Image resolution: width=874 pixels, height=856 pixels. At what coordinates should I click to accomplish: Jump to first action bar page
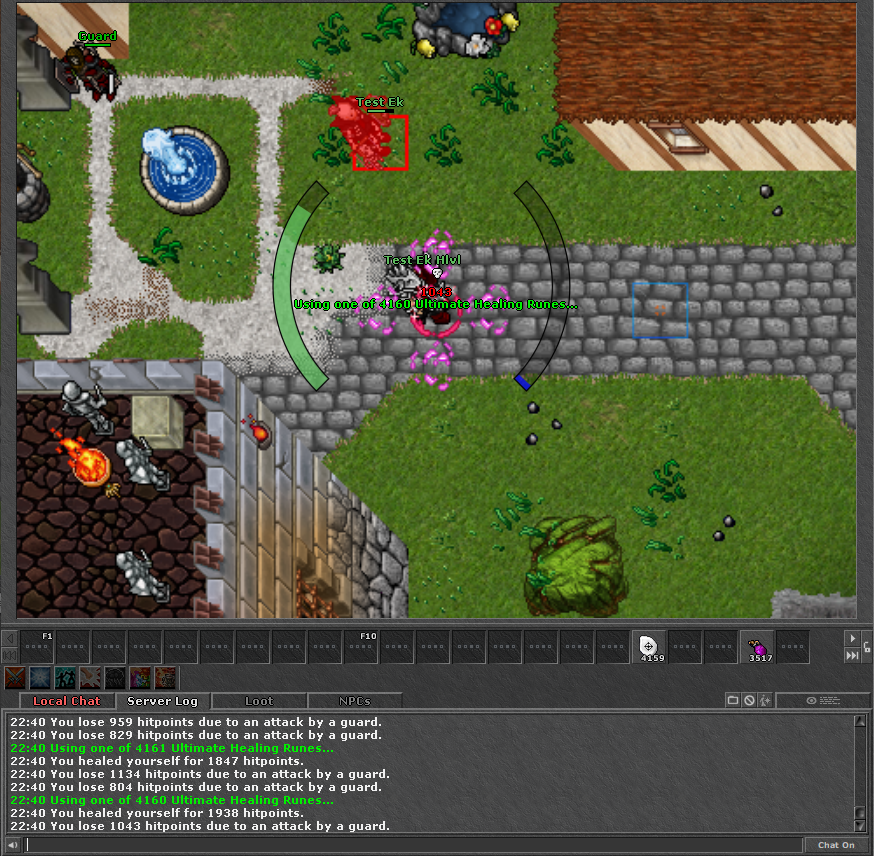9,656
